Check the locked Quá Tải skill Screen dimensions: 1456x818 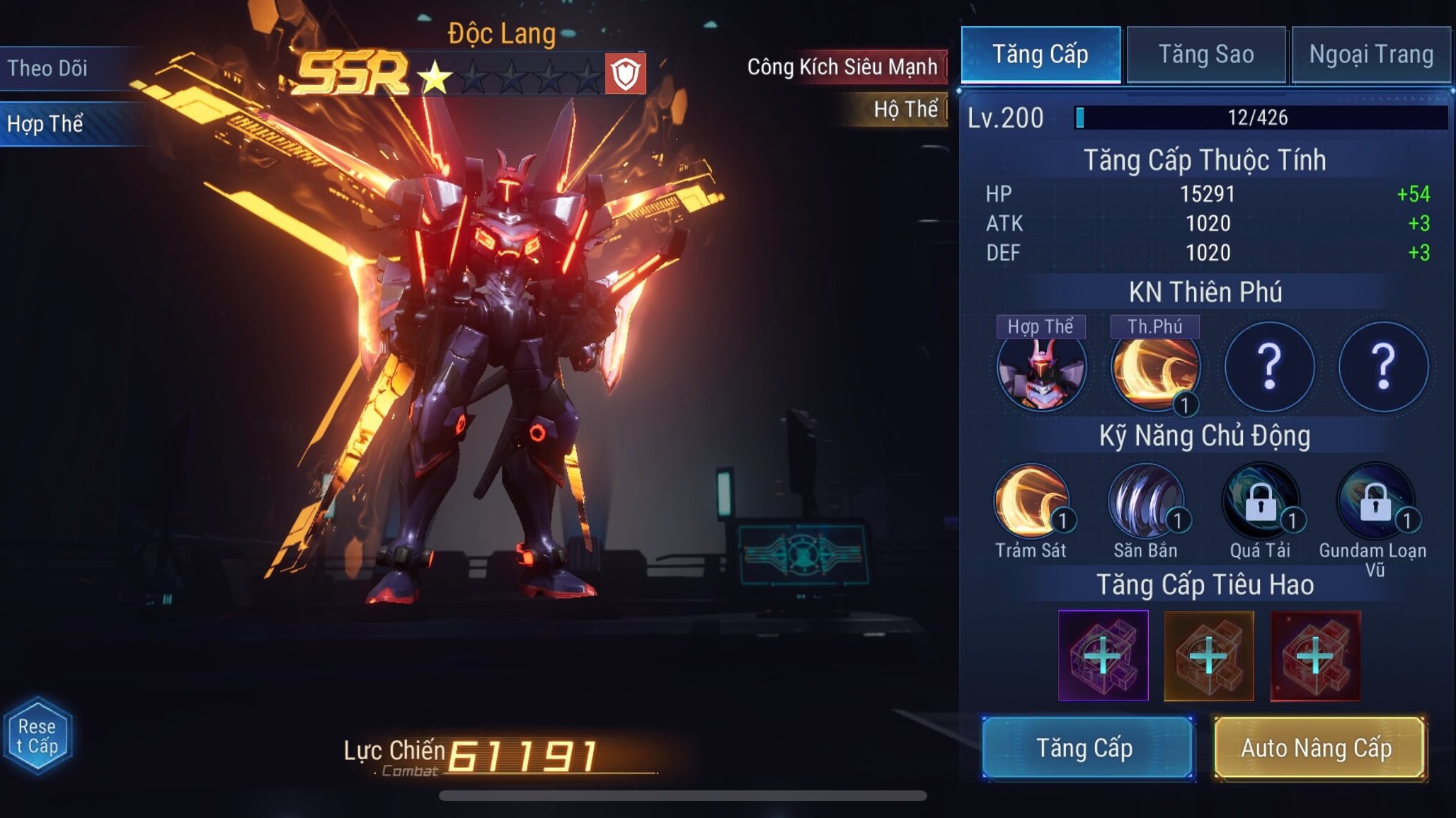[1260, 503]
